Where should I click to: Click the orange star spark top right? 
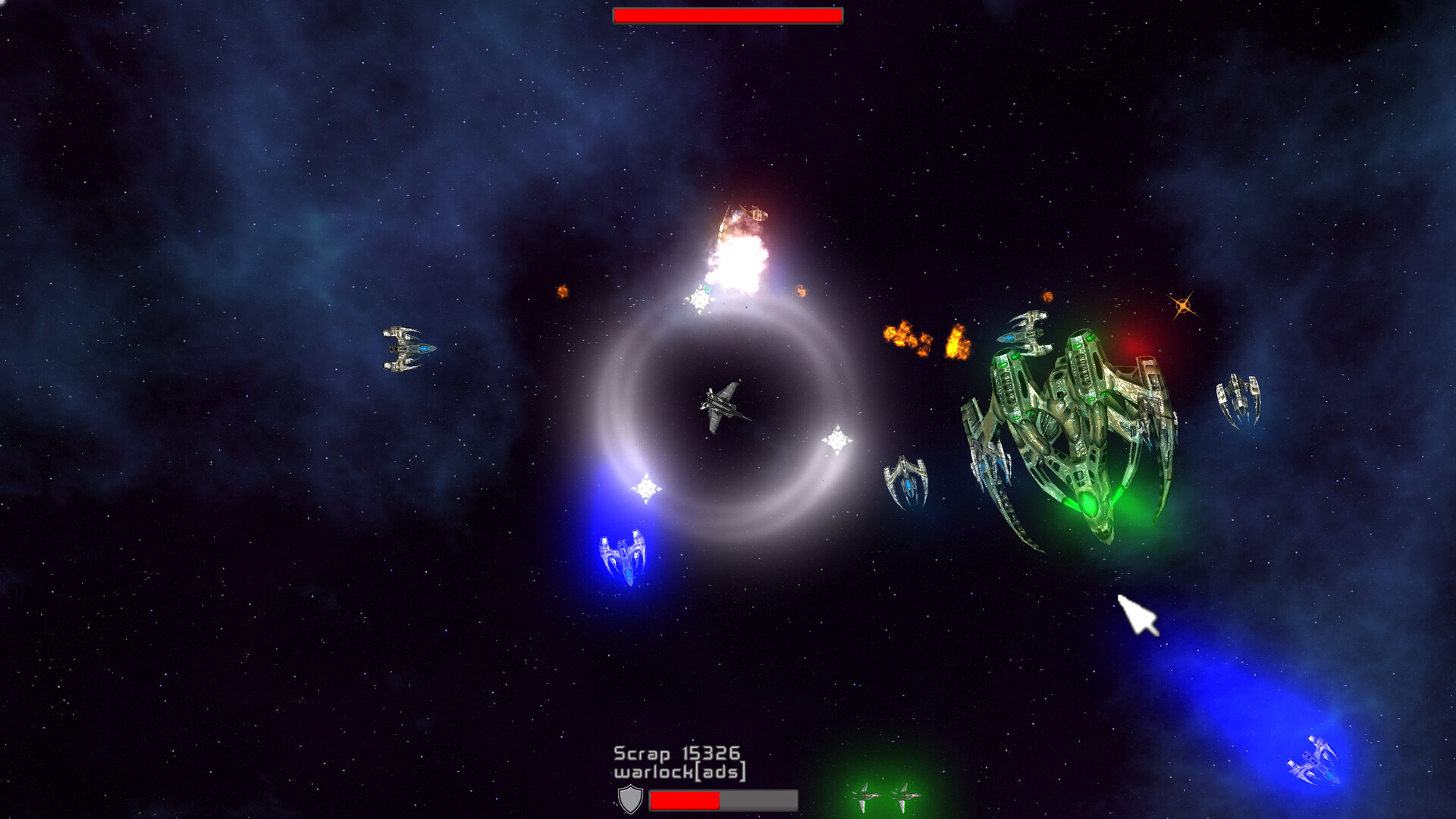point(1183,305)
